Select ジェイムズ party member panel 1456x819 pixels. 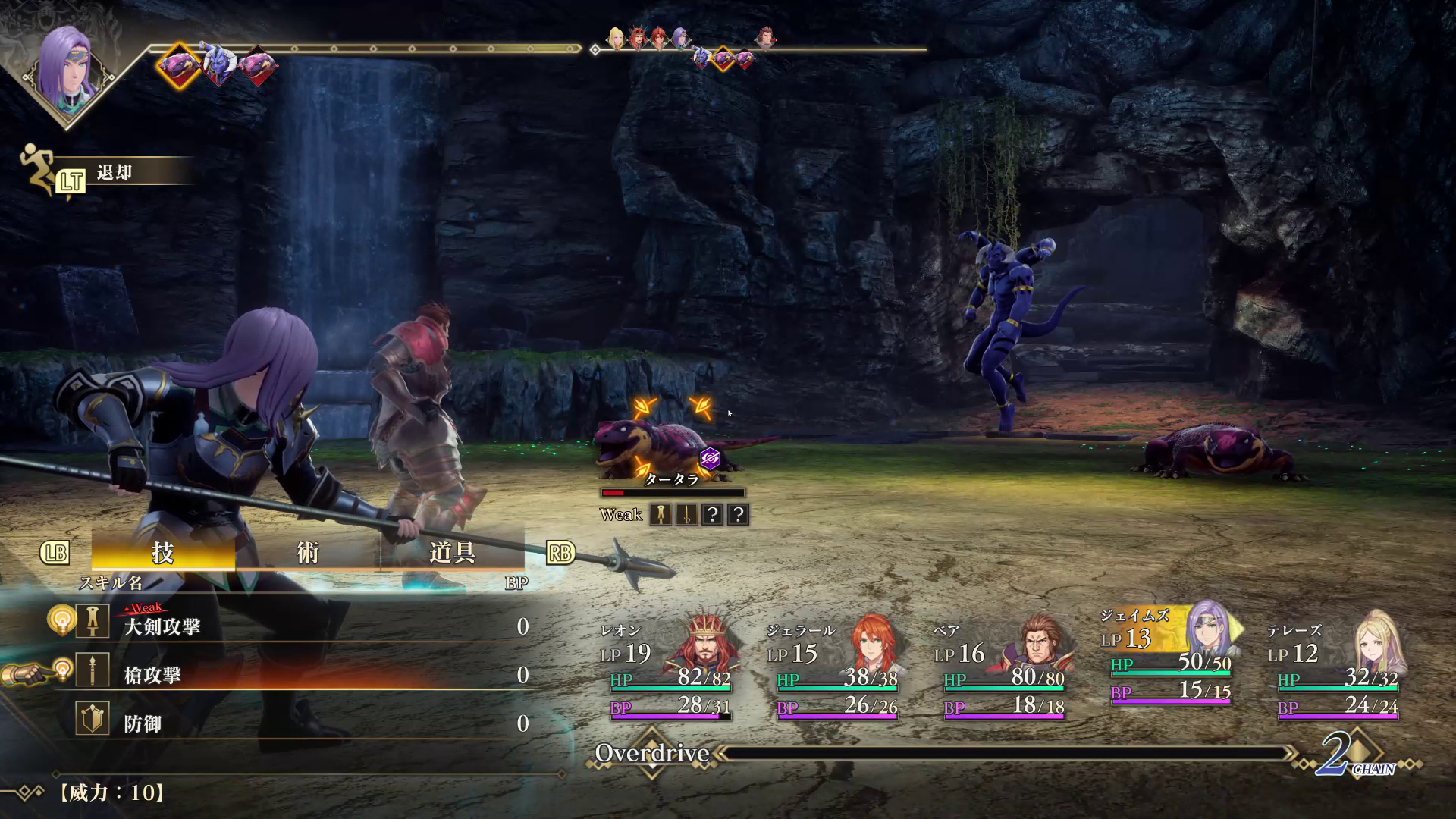point(1170,657)
